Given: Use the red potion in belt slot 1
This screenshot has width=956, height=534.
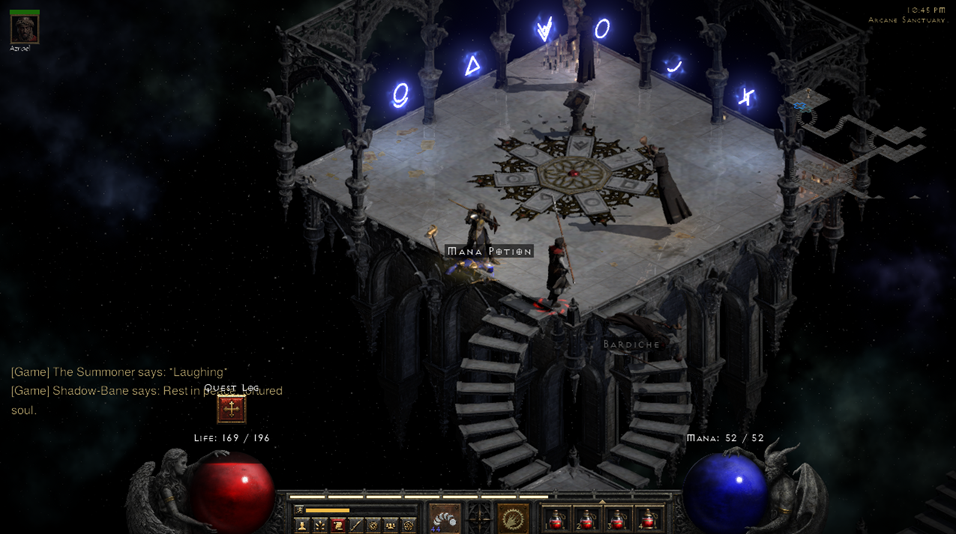Looking at the screenshot, I should click(x=556, y=518).
